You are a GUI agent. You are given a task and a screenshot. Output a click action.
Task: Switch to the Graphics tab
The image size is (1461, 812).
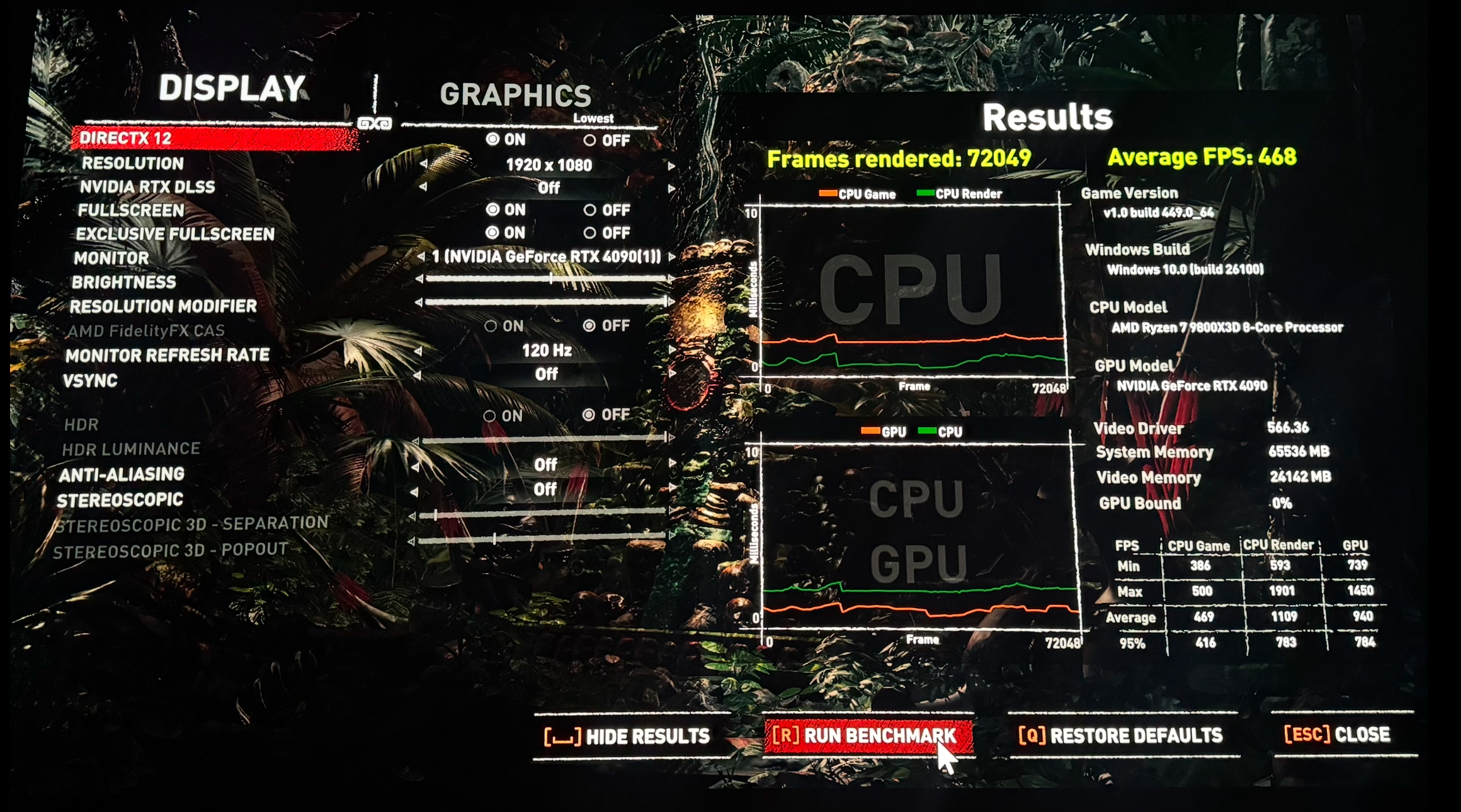(x=515, y=95)
